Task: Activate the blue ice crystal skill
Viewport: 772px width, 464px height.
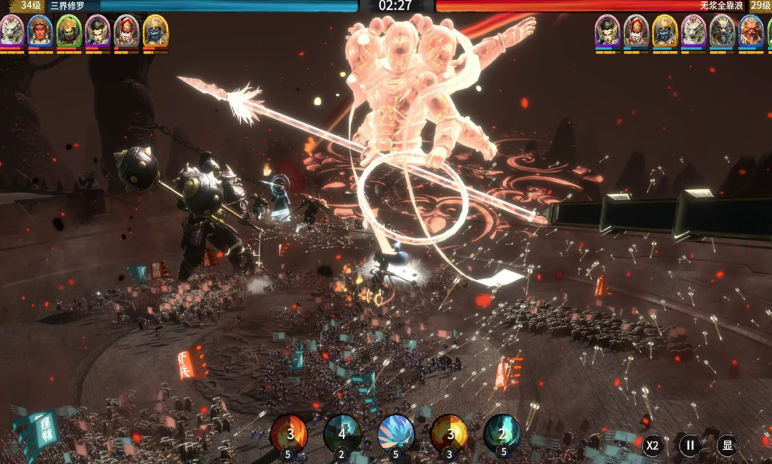Action: click(396, 434)
